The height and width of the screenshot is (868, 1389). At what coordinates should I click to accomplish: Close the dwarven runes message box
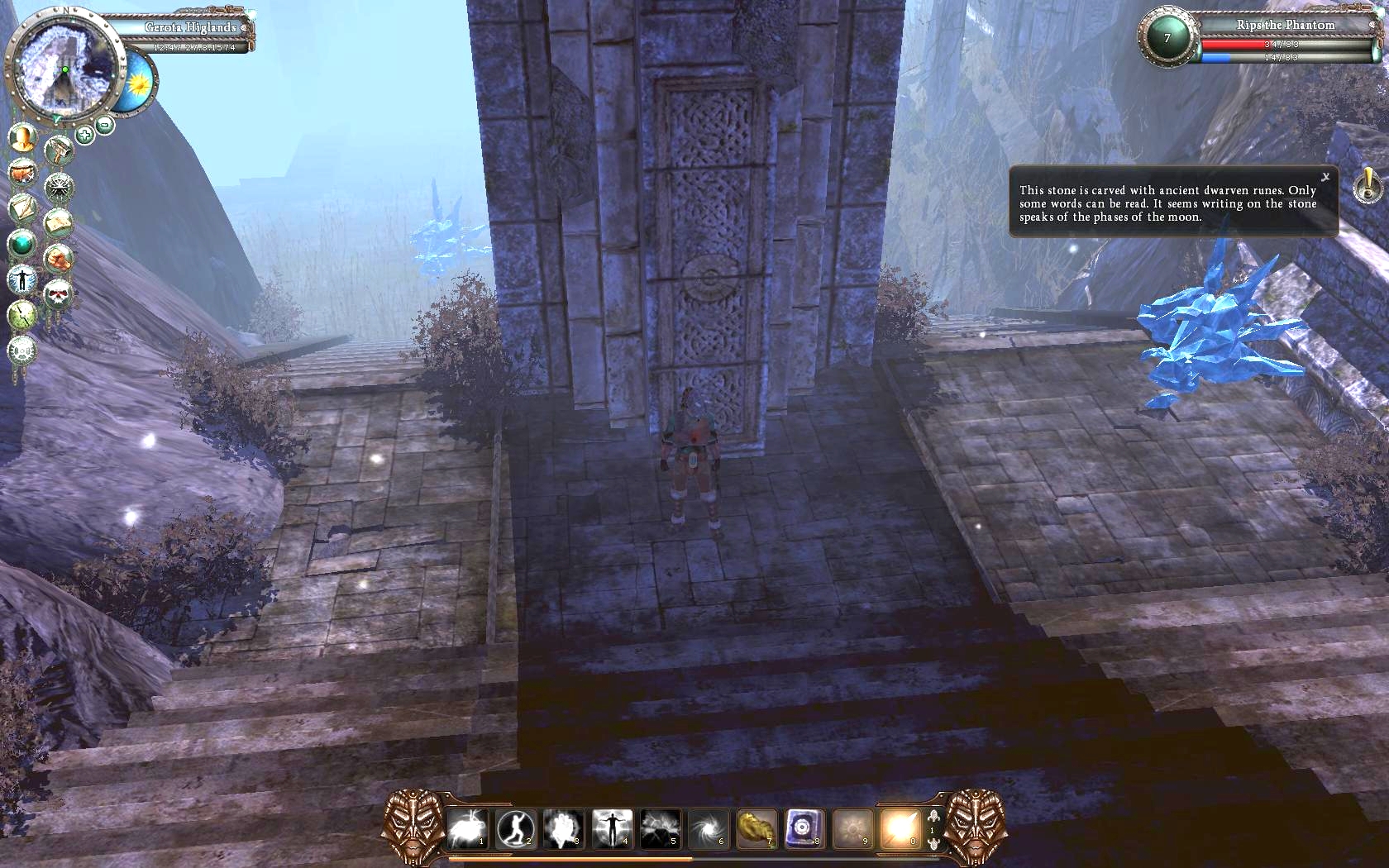(1325, 177)
